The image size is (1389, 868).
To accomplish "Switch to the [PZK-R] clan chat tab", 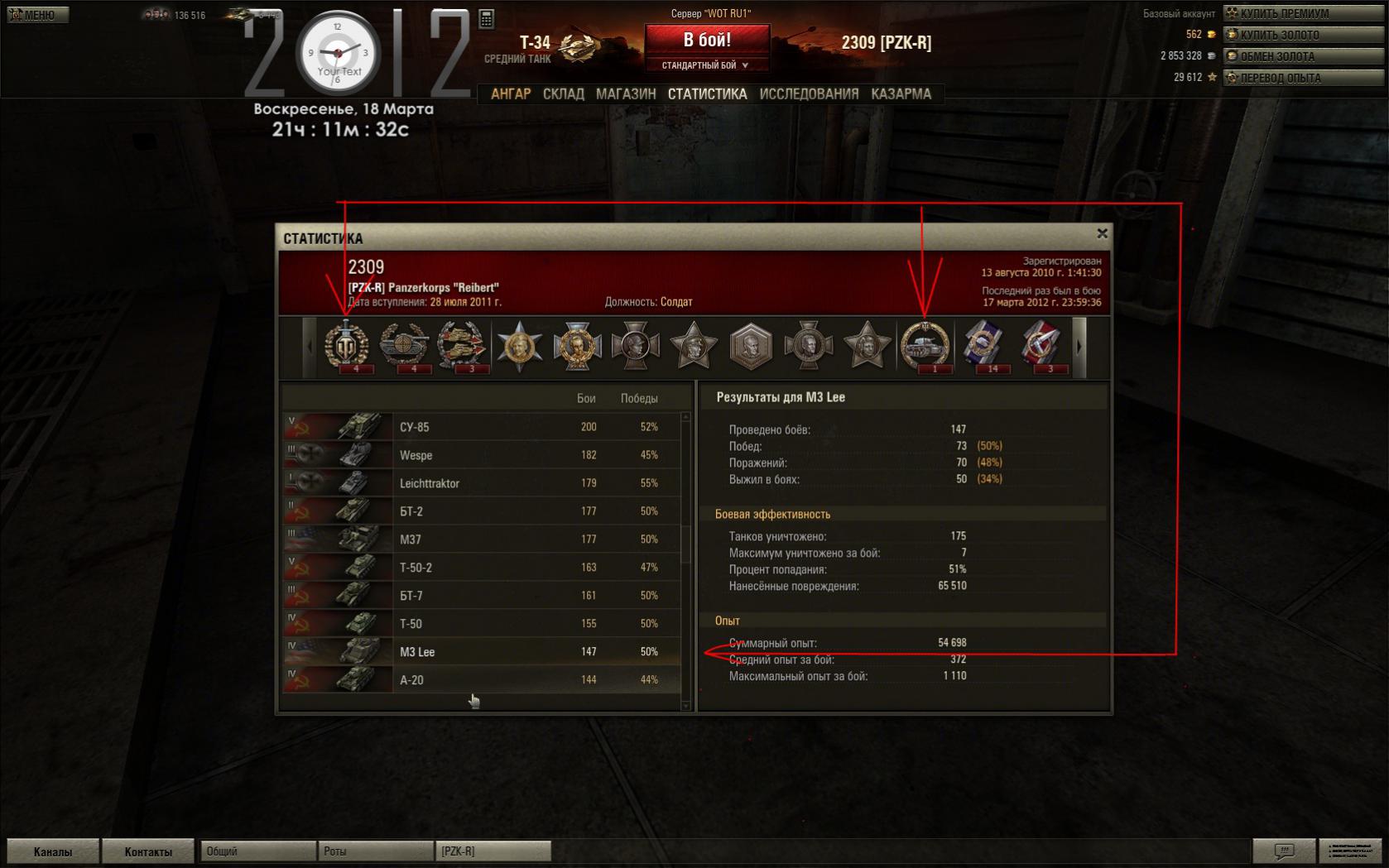I will 493,851.
